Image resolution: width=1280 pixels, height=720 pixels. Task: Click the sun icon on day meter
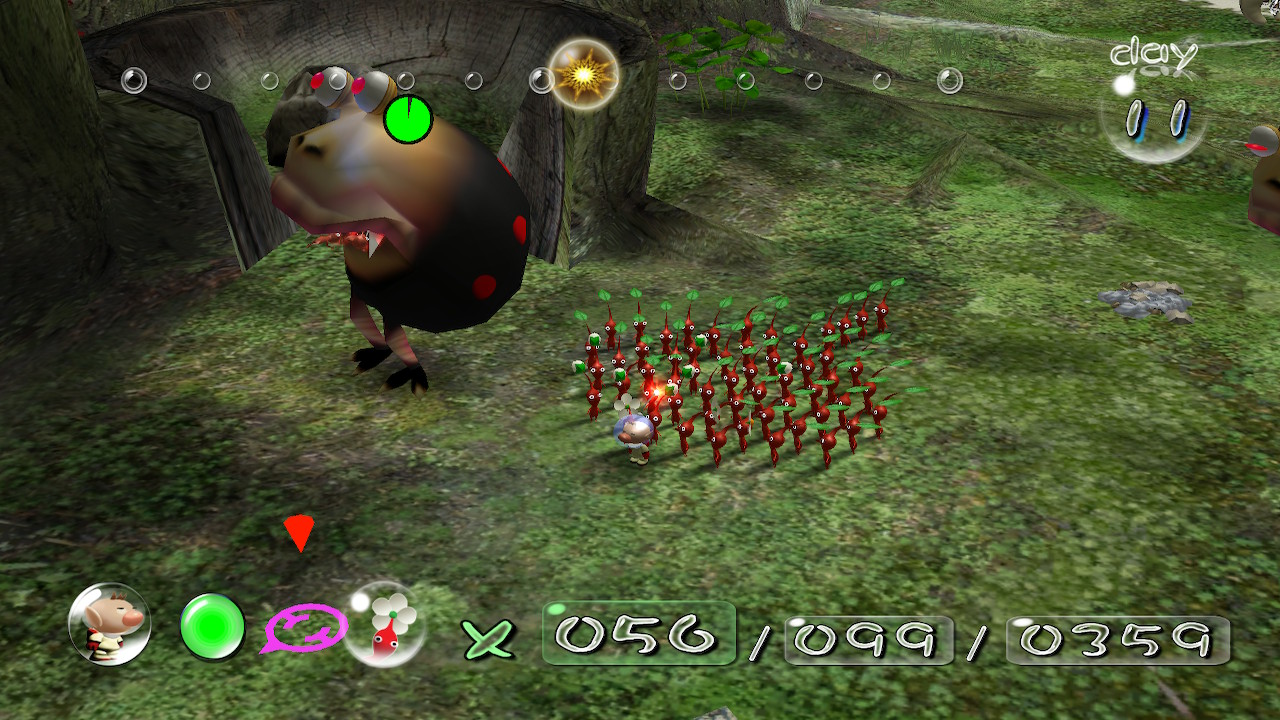click(x=583, y=74)
